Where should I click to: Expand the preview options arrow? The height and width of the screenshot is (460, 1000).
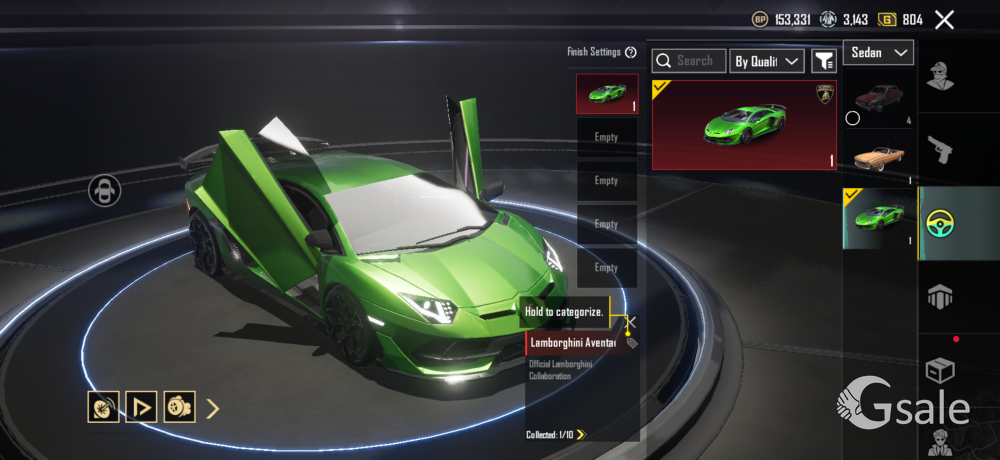(x=212, y=408)
